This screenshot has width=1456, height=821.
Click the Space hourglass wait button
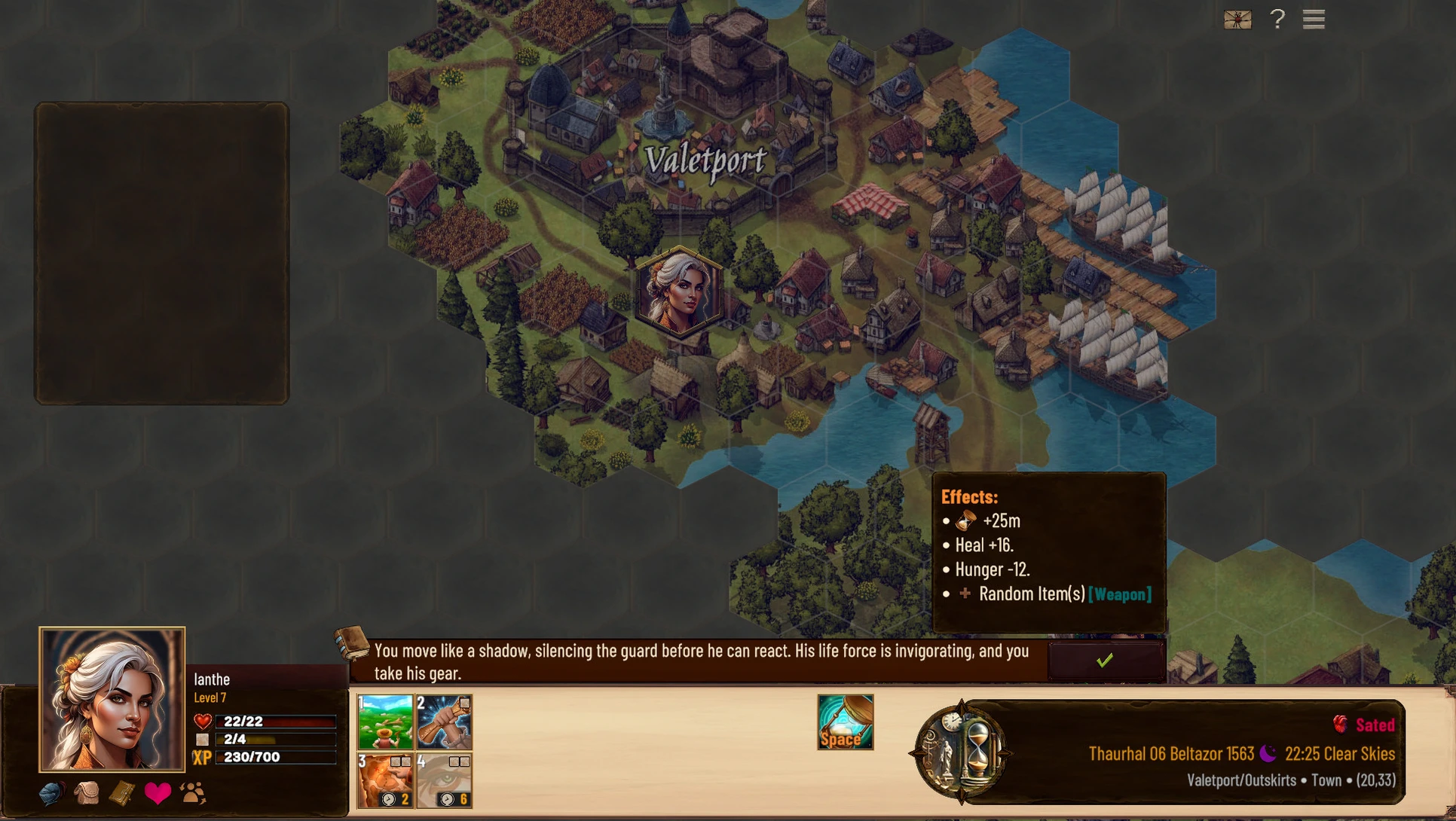point(845,722)
